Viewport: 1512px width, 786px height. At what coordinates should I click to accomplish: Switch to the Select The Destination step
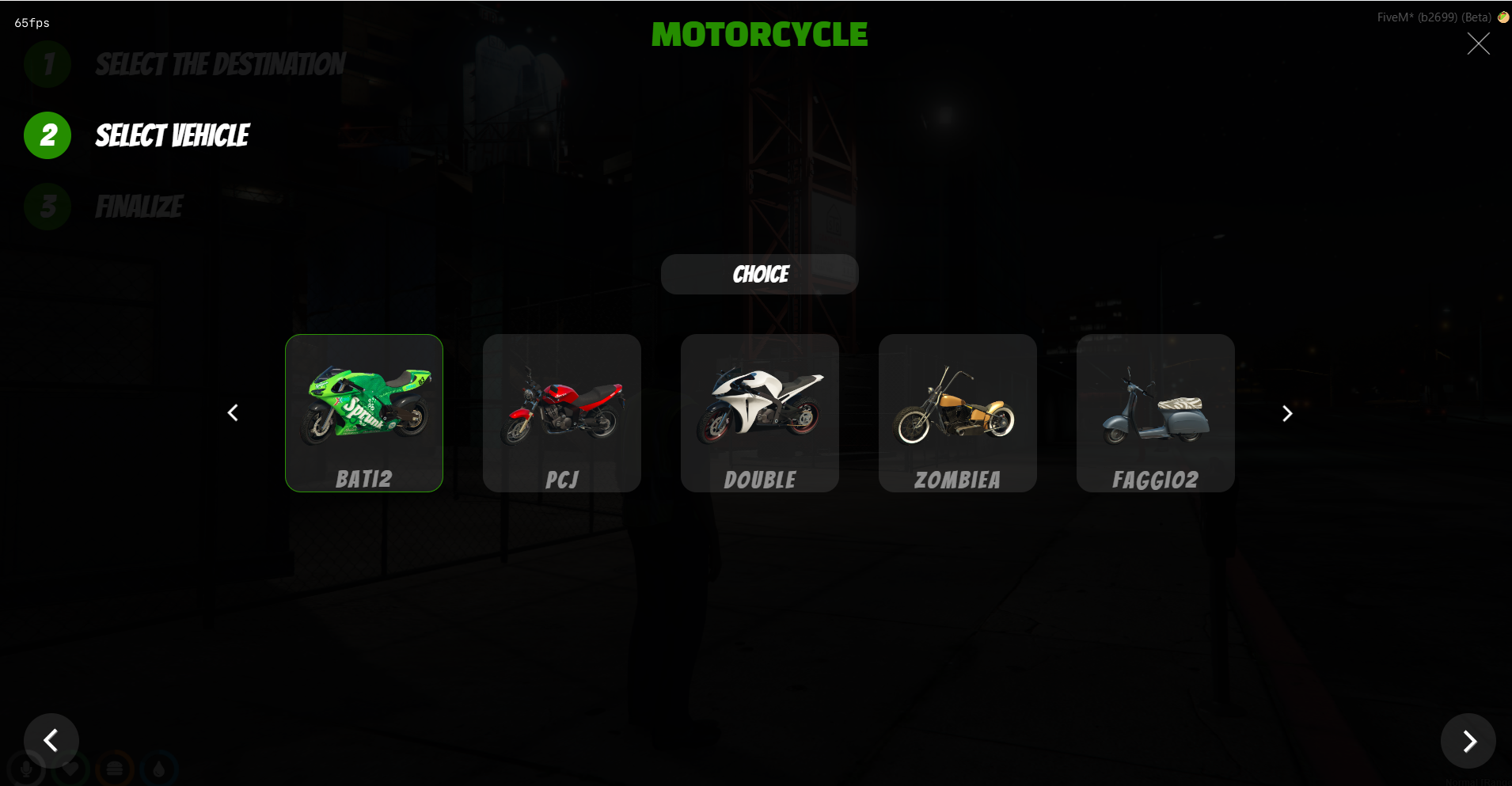tap(219, 65)
